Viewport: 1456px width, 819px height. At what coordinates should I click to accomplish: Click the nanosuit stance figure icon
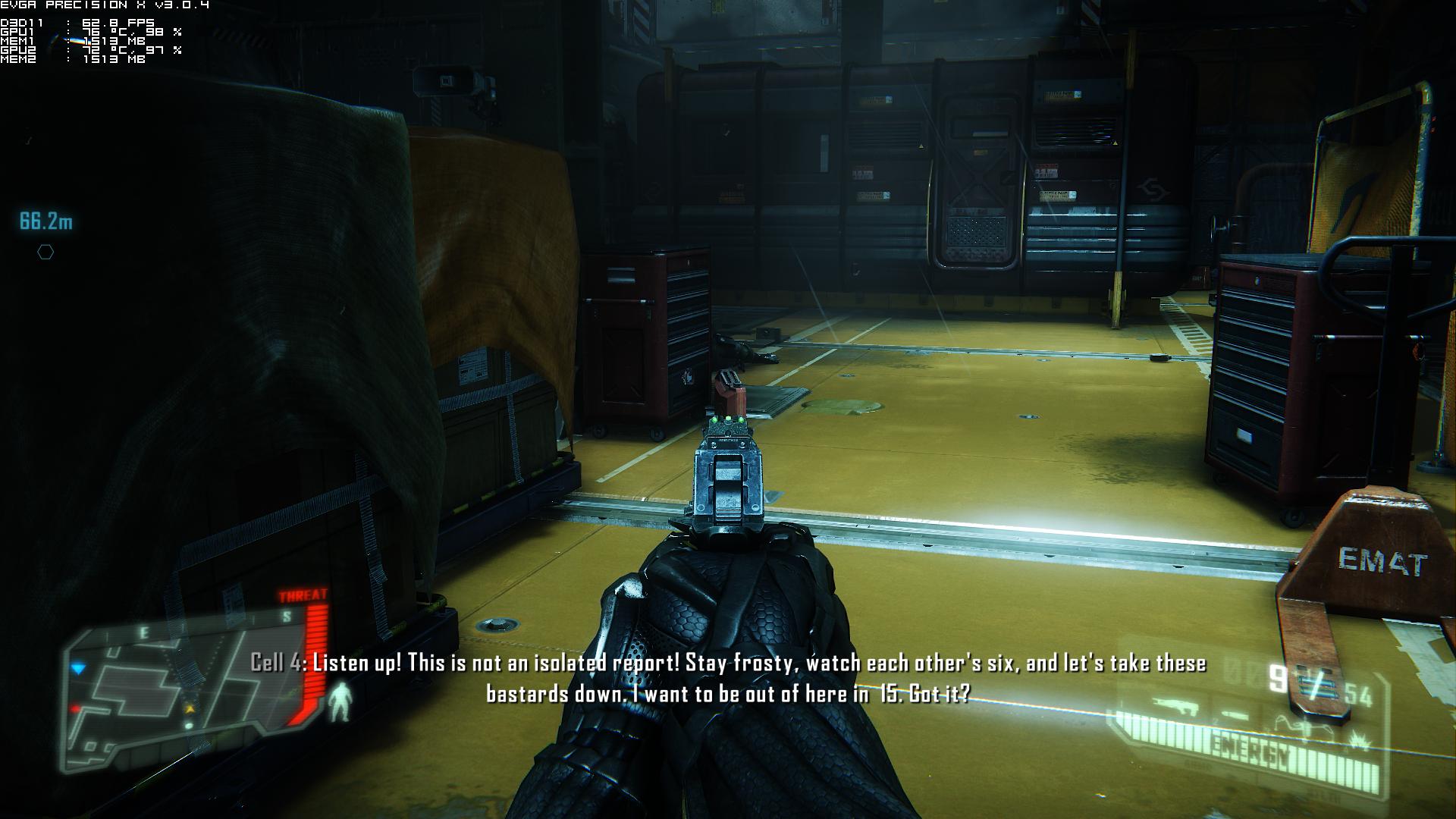[343, 701]
